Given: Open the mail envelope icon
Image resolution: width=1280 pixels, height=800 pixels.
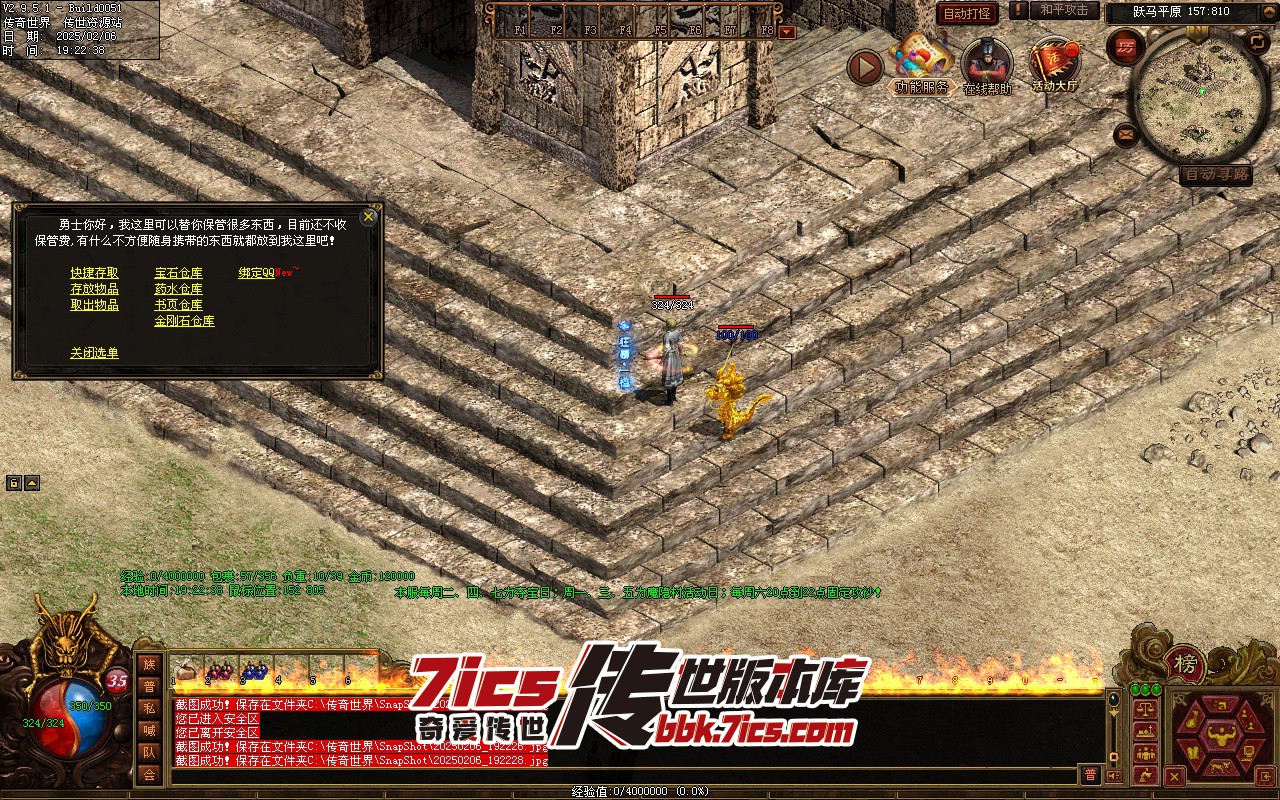Looking at the screenshot, I should 1127,133.
